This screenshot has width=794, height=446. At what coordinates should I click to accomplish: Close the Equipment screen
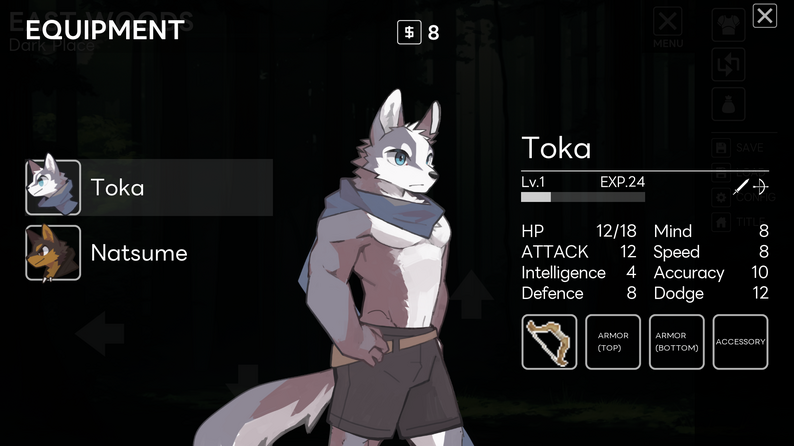[764, 16]
